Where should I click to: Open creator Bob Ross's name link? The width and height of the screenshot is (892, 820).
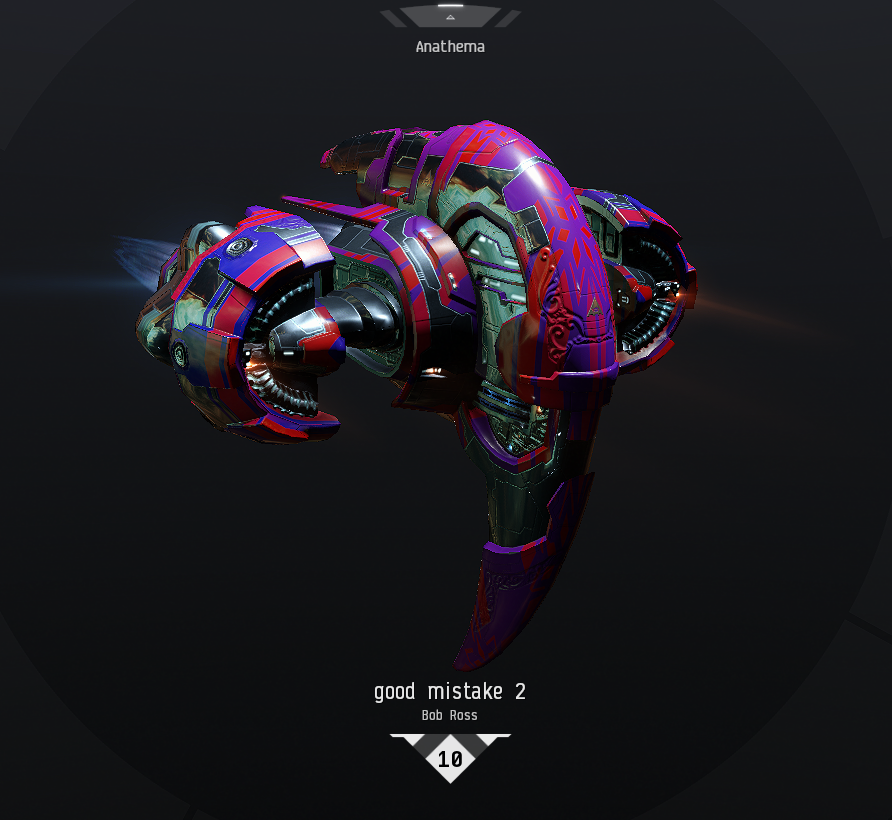pyautogui.click(x=450, y=715)
